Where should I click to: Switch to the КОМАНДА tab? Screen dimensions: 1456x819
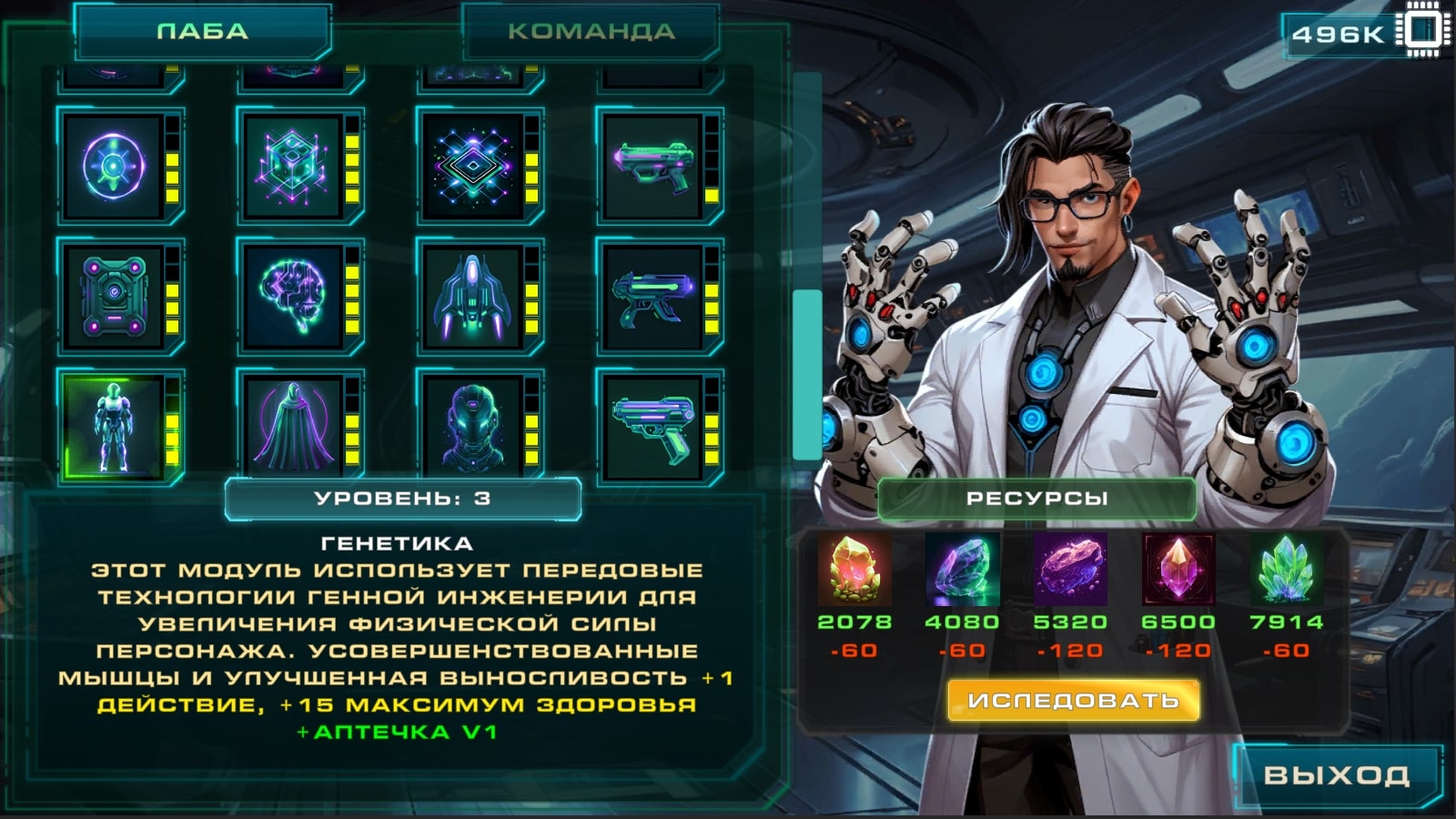pyautogui.click(x=590, y=32)
